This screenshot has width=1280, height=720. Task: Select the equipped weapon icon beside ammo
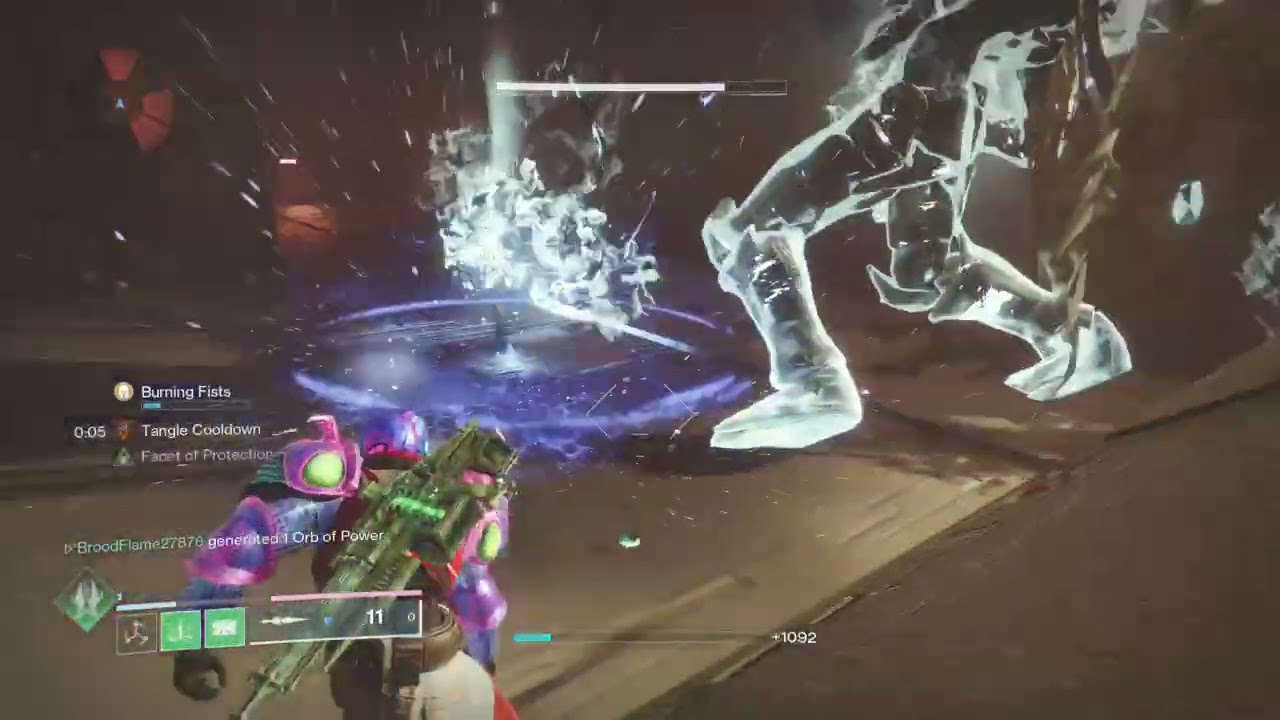click(x=285, y=620)
